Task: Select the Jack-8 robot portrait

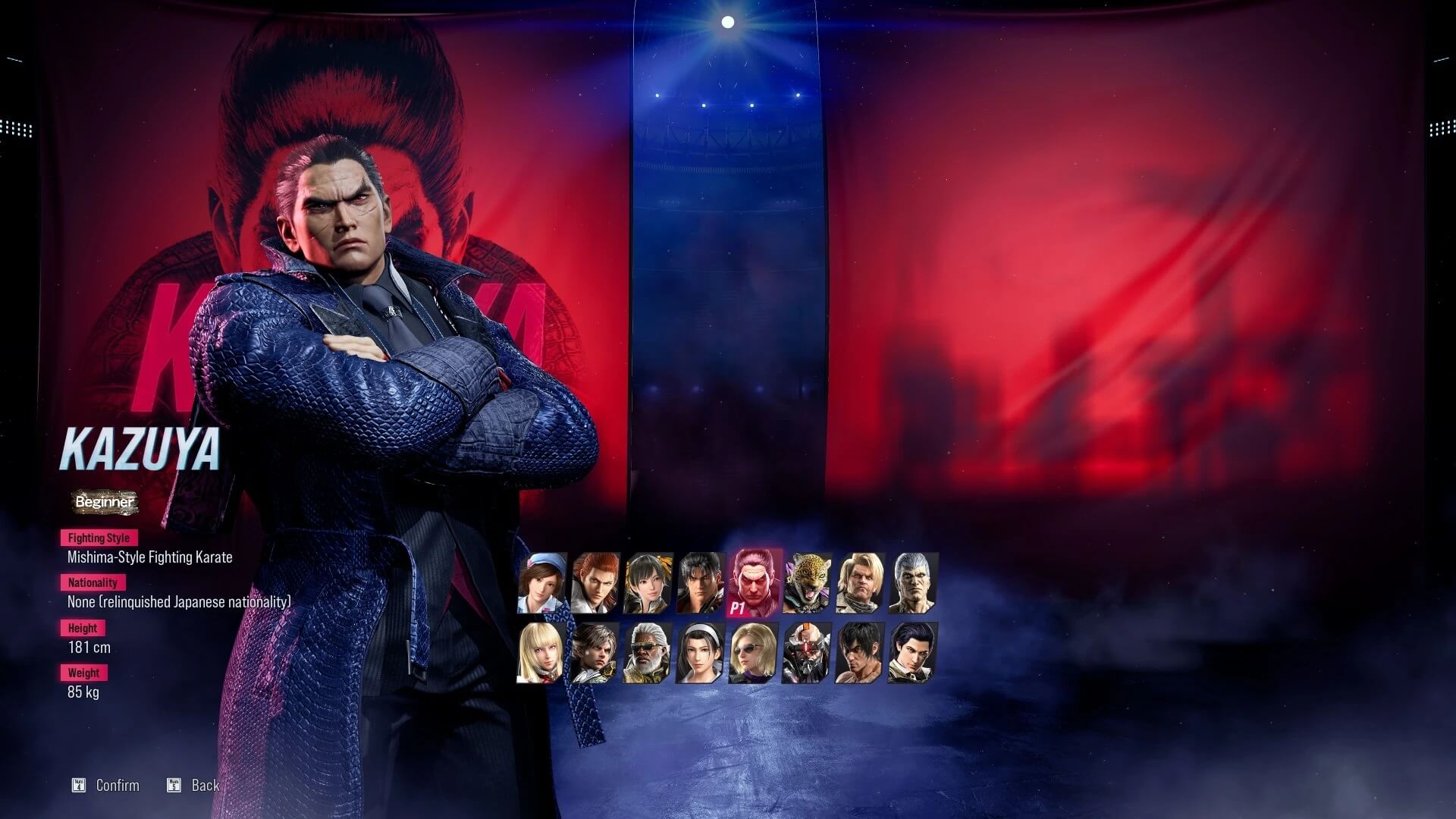Action: pos(807,653)
